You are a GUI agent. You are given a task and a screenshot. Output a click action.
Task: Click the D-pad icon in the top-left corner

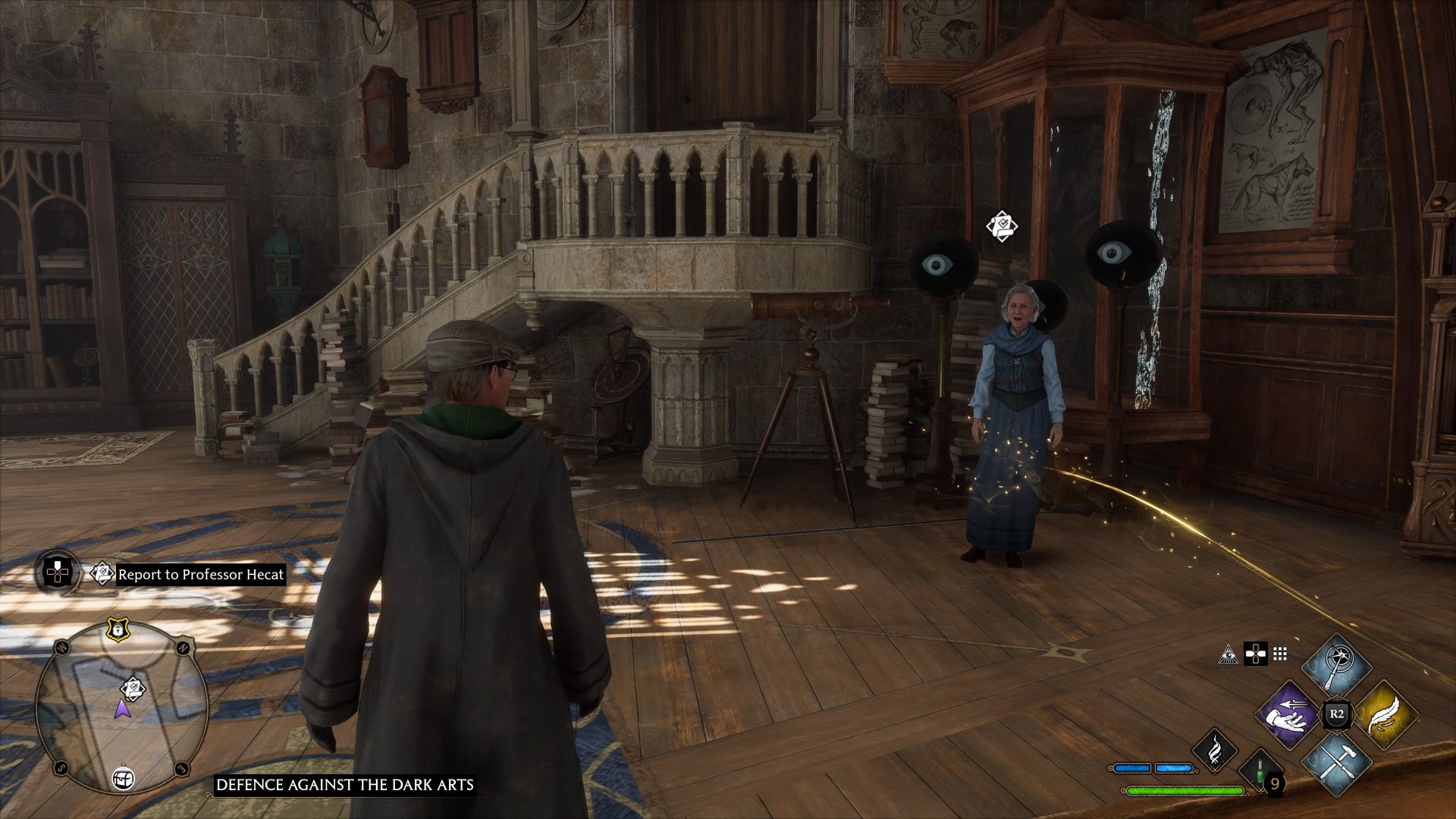pyautogui.click(x=57, y=573)
